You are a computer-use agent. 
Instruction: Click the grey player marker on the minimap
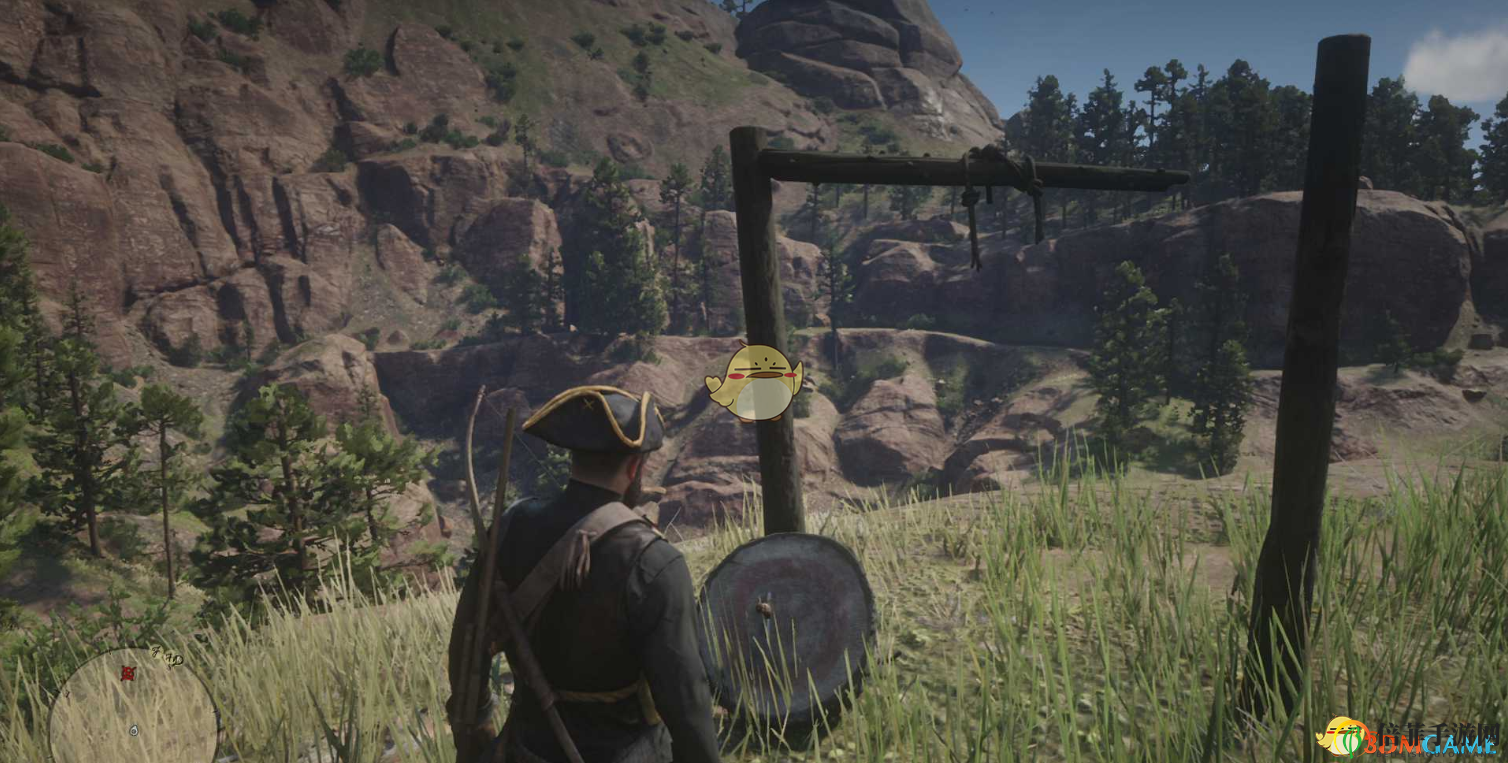[x=134, y=730]
